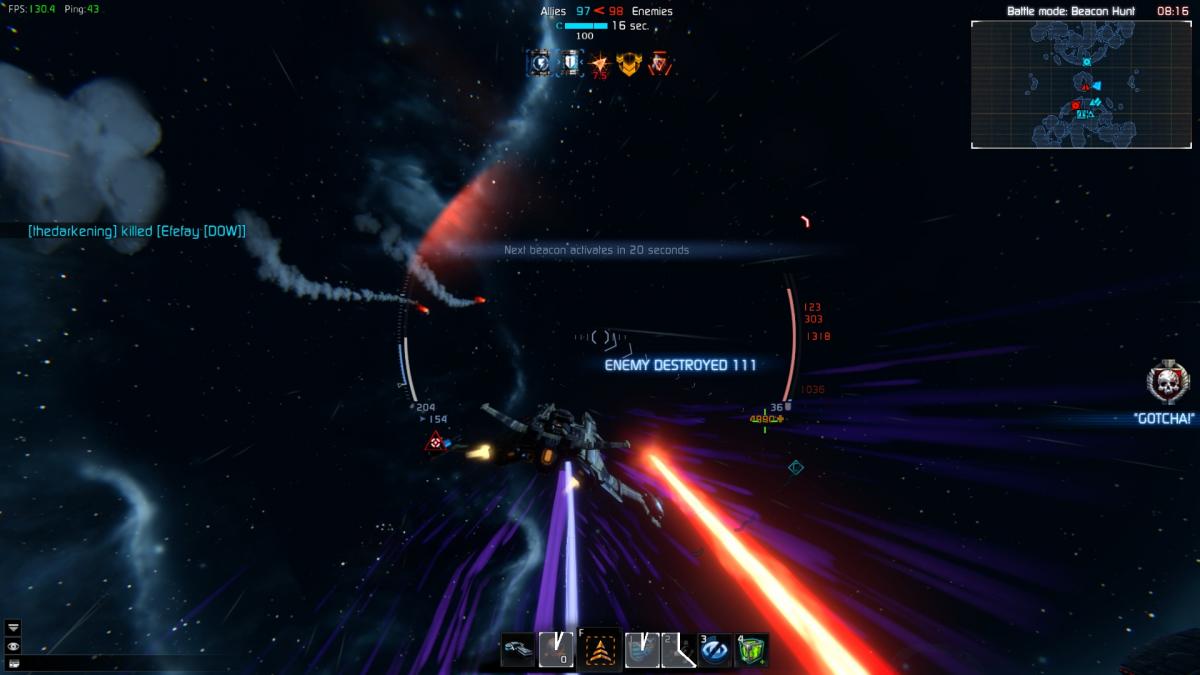Screen dimensions: 1200x675
Task: Trigger the blue slot 3 module
Action: tap(715, 650)
